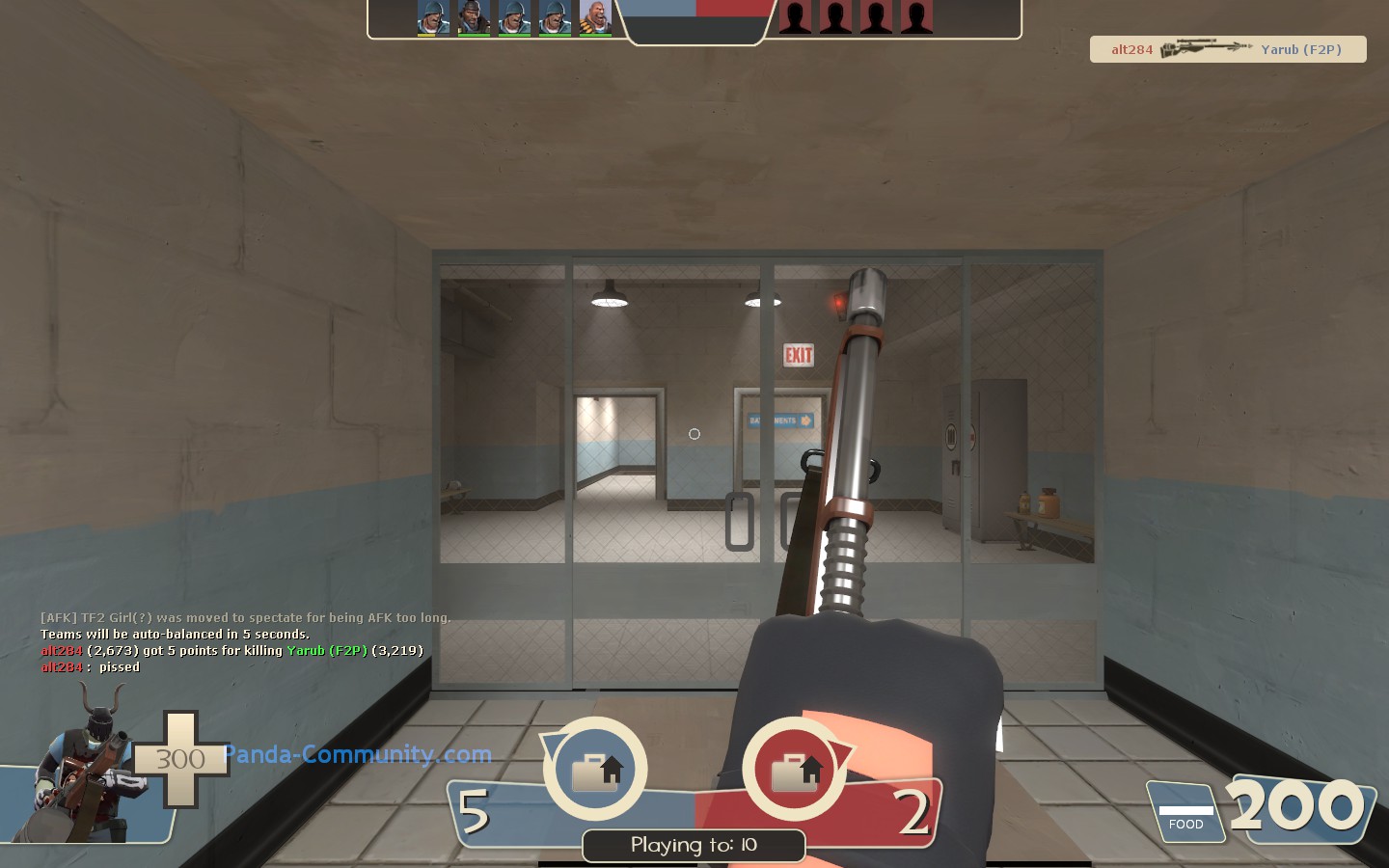This screenshot has width=1389, height=868.
Task: Open the Panda-Community.com website link
Action: point(357,755)
